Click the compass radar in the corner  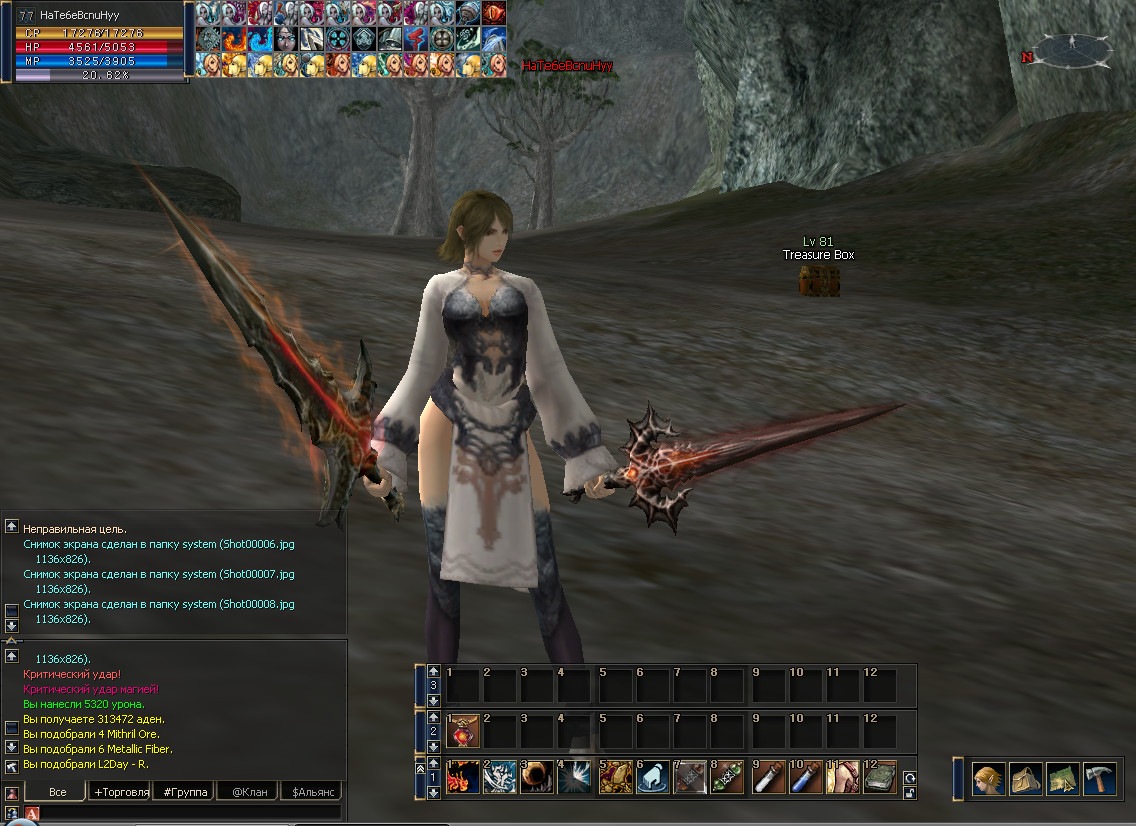1072,49
